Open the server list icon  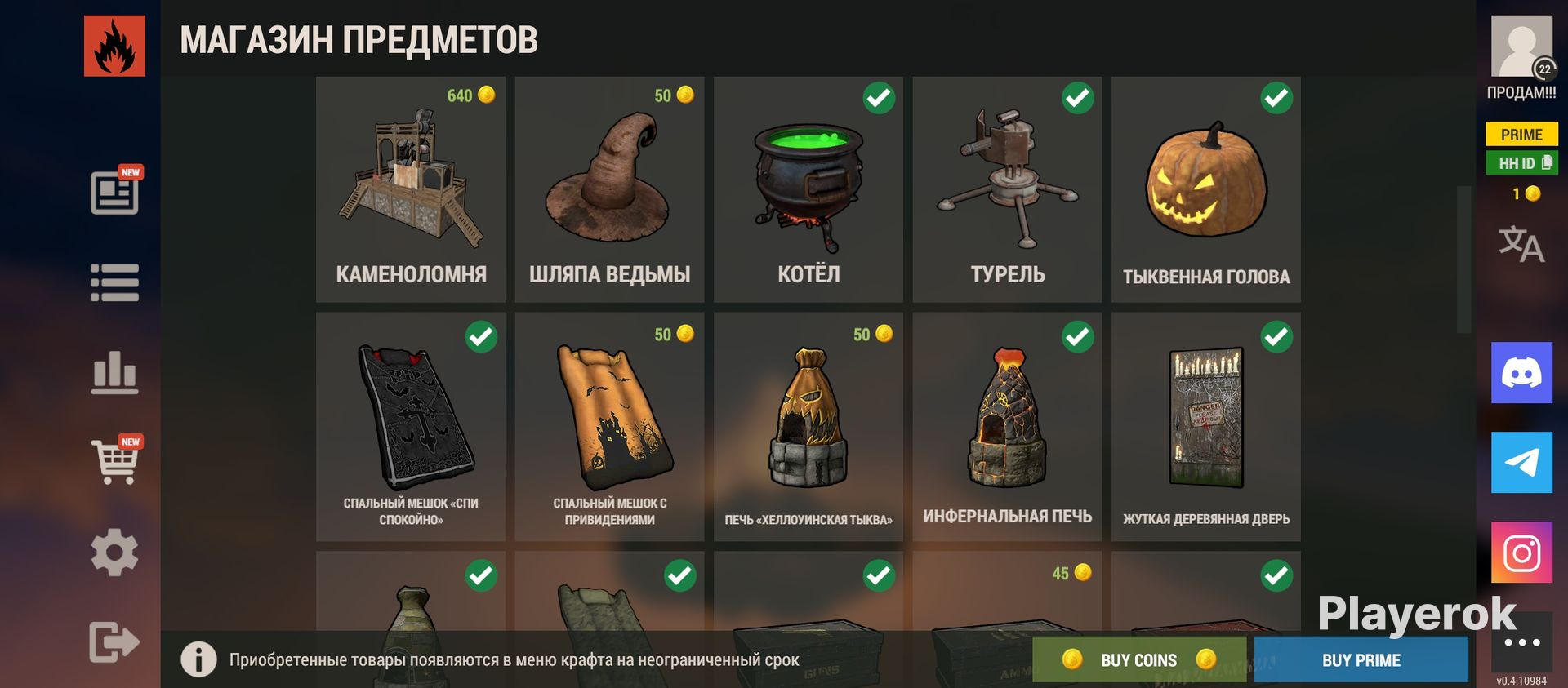coord(114,282)
